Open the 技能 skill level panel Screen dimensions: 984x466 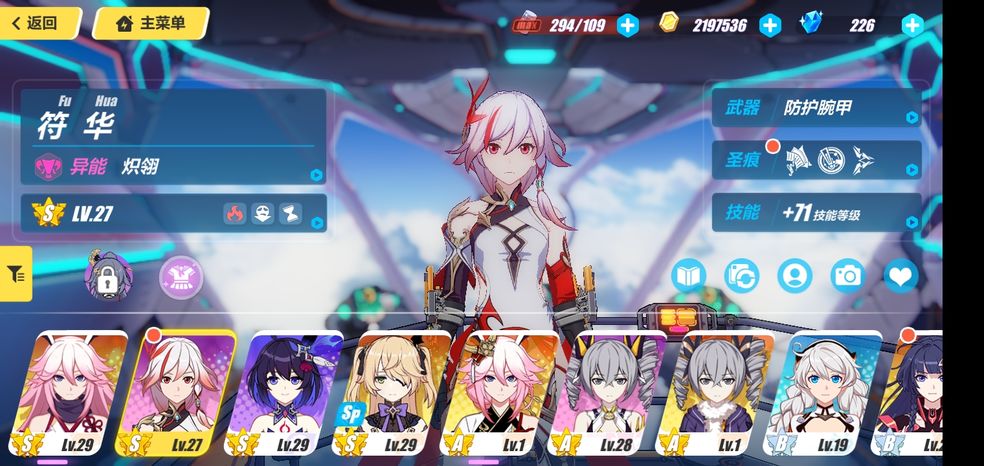[x=816, y=212]
